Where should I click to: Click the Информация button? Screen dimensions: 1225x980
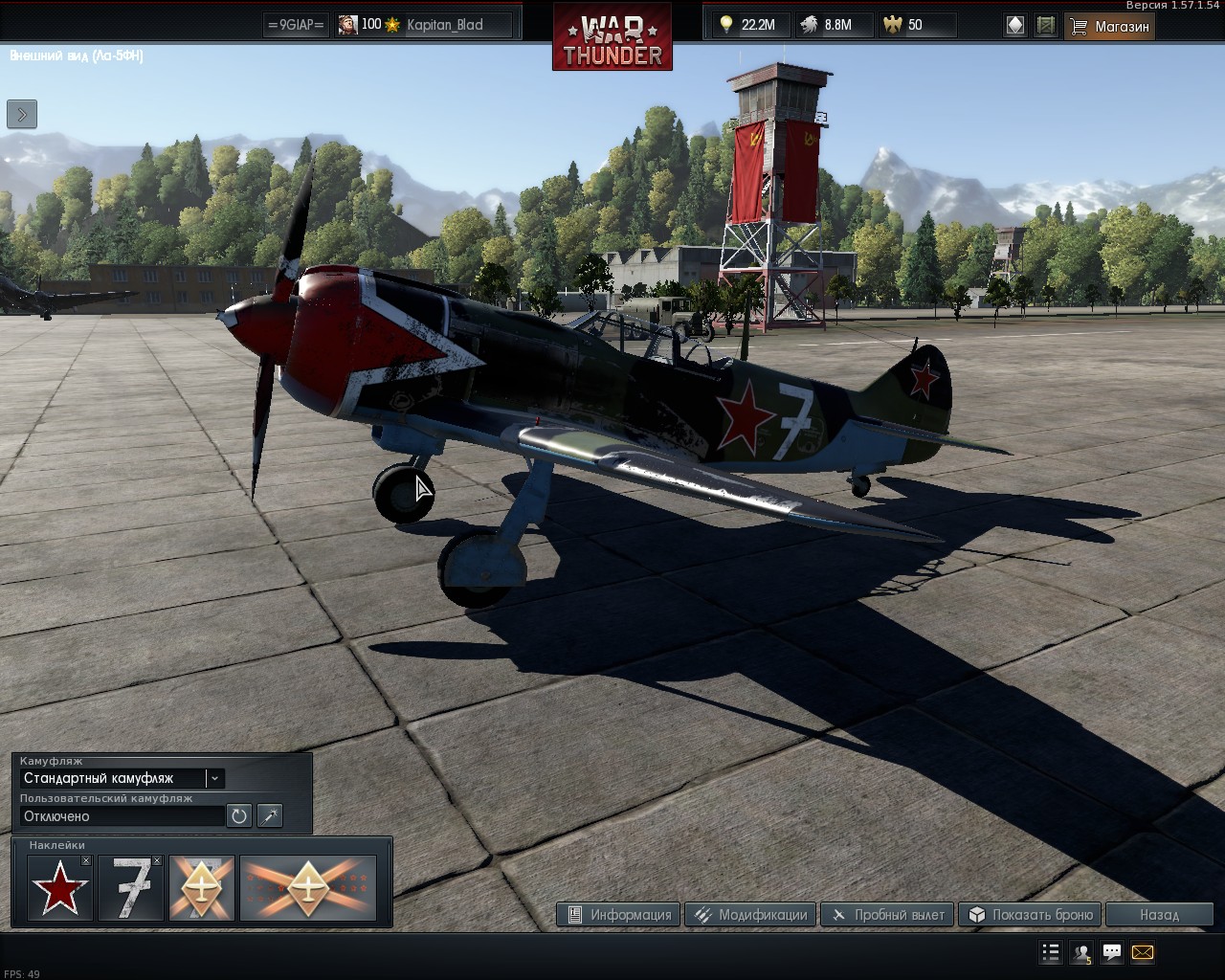pyautogui.click(x=618, y=915)
